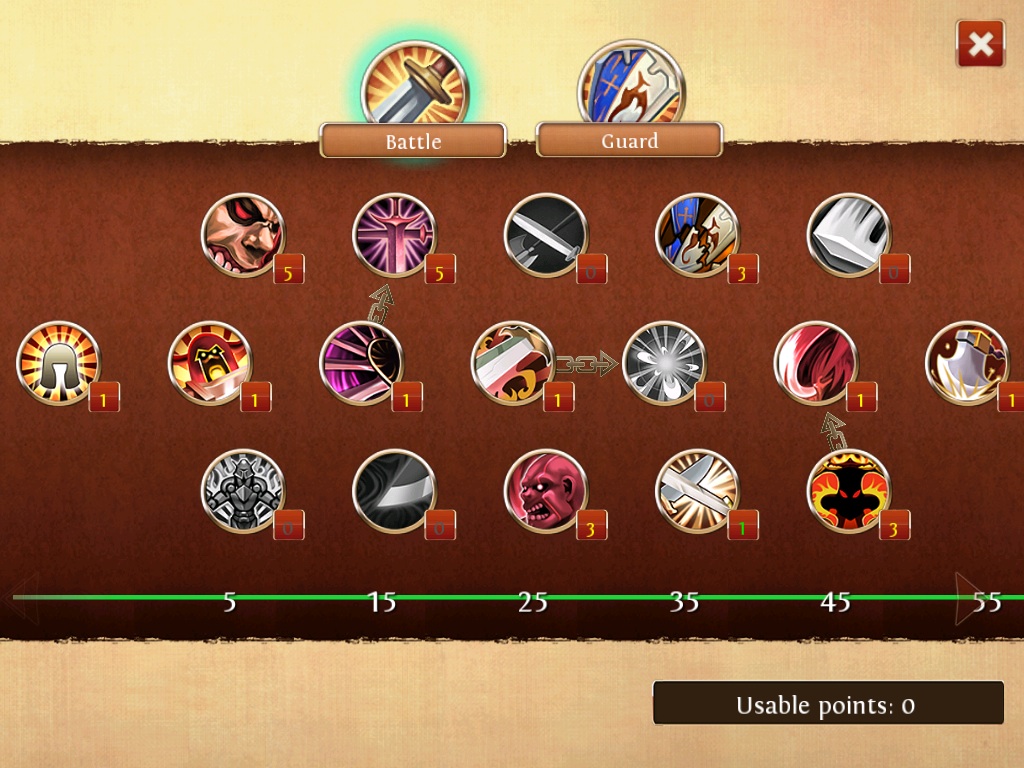Select the red screaming face skill
The width and height of the screenshot is (1024, 768).
point(546,491)
